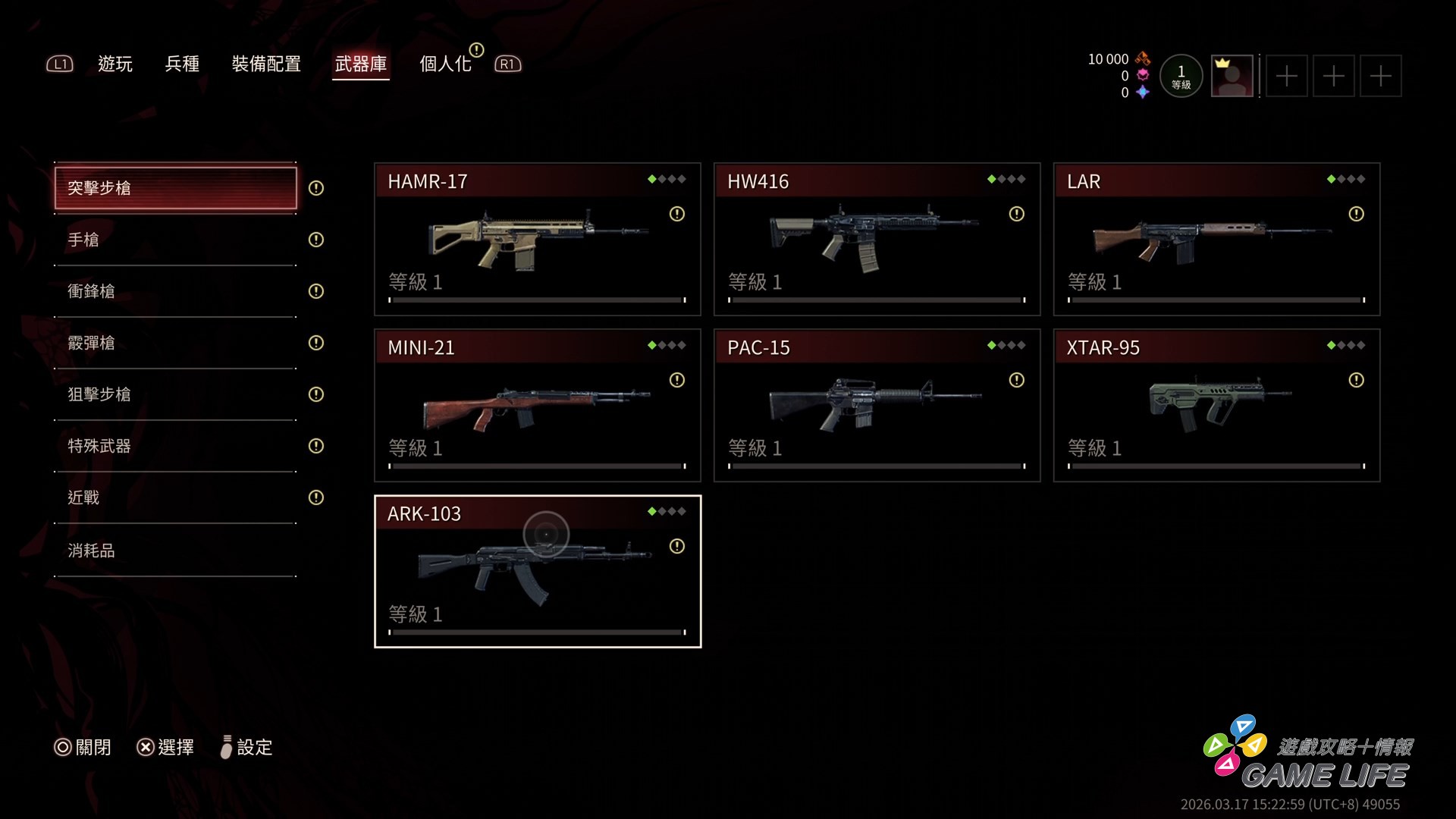Screen dimensions: 1456x819
Task: Select the ARK-103 rifle card
Action: click(x=538, y=572)
